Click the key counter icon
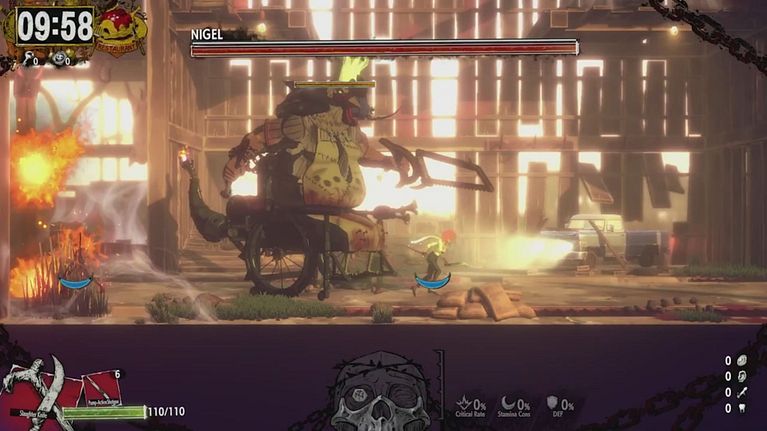 point(27,59)
